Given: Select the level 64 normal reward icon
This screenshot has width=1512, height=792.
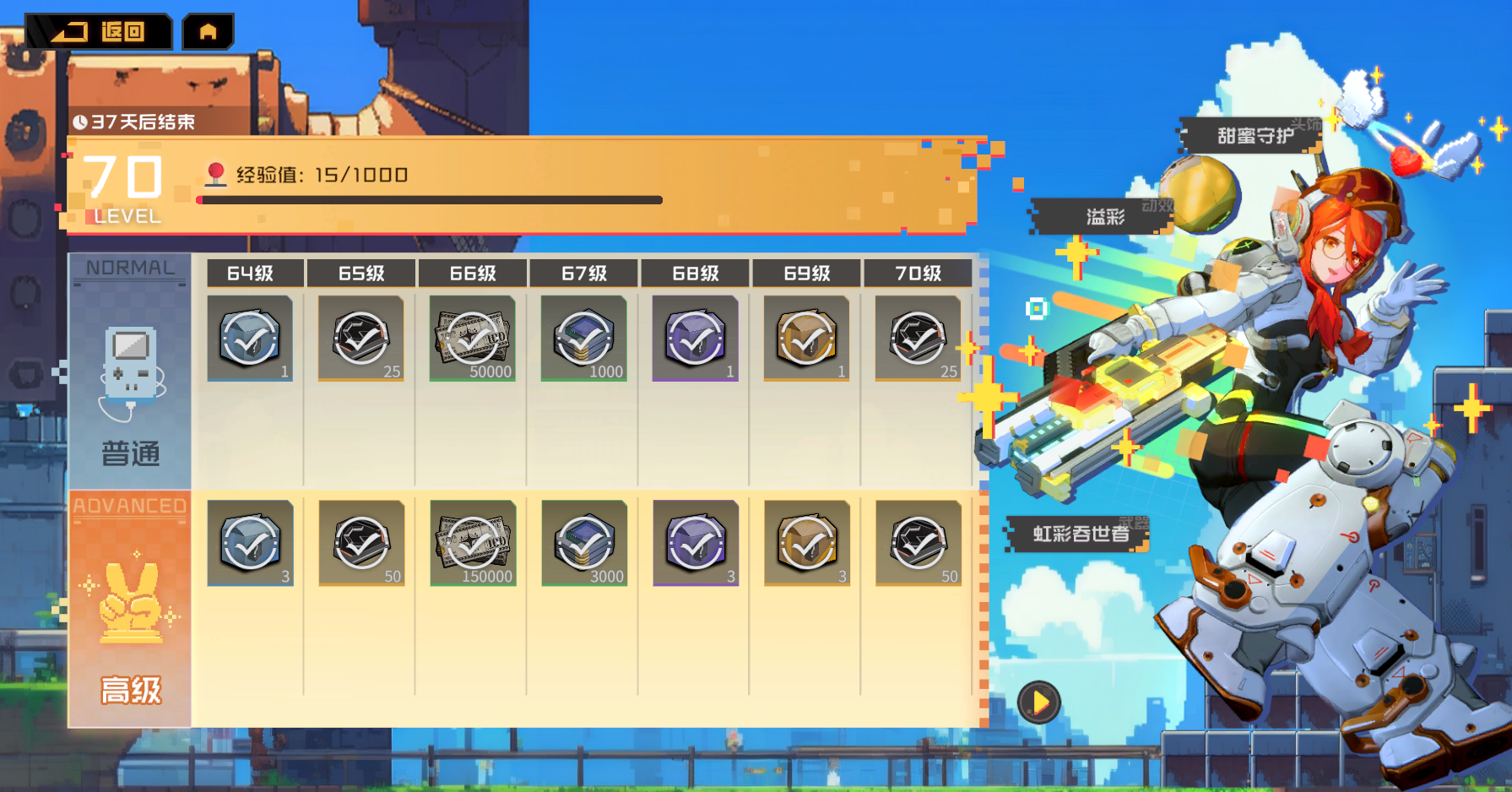Looking at the screenshot, I should pyautogui.click(x=250, y=339).
